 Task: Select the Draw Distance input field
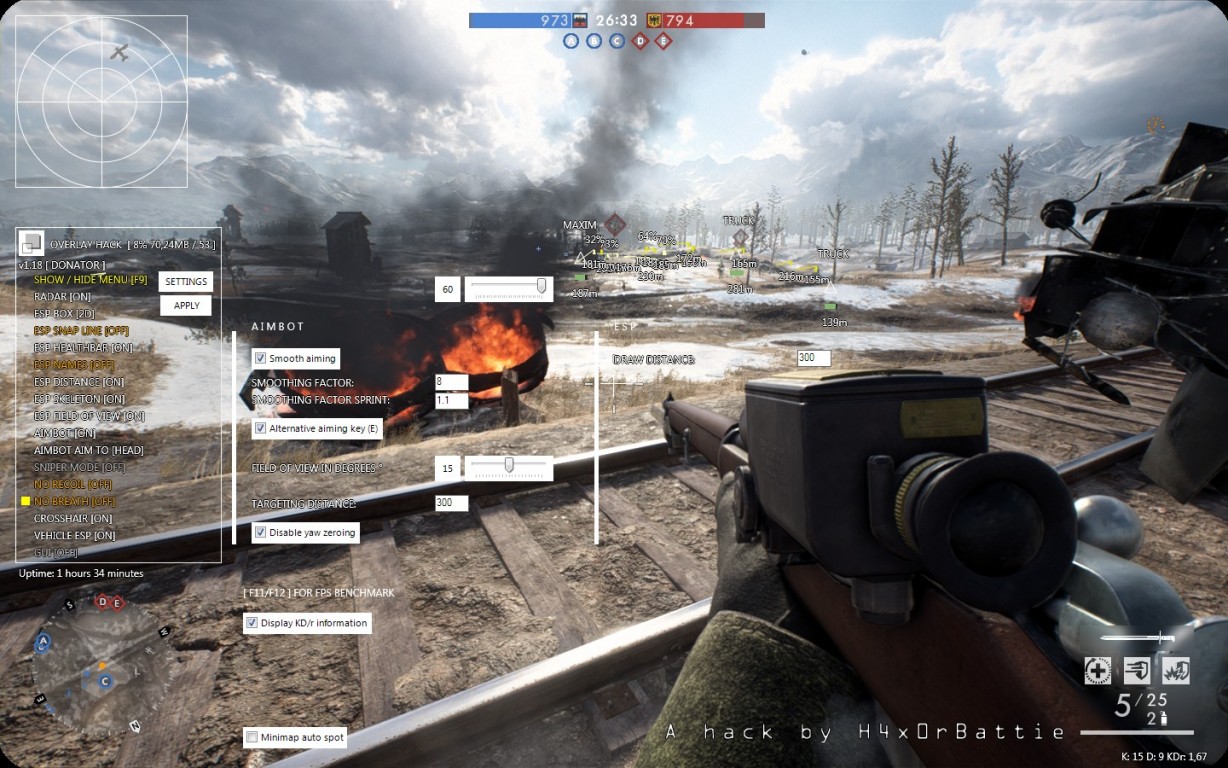pos(814,358)
